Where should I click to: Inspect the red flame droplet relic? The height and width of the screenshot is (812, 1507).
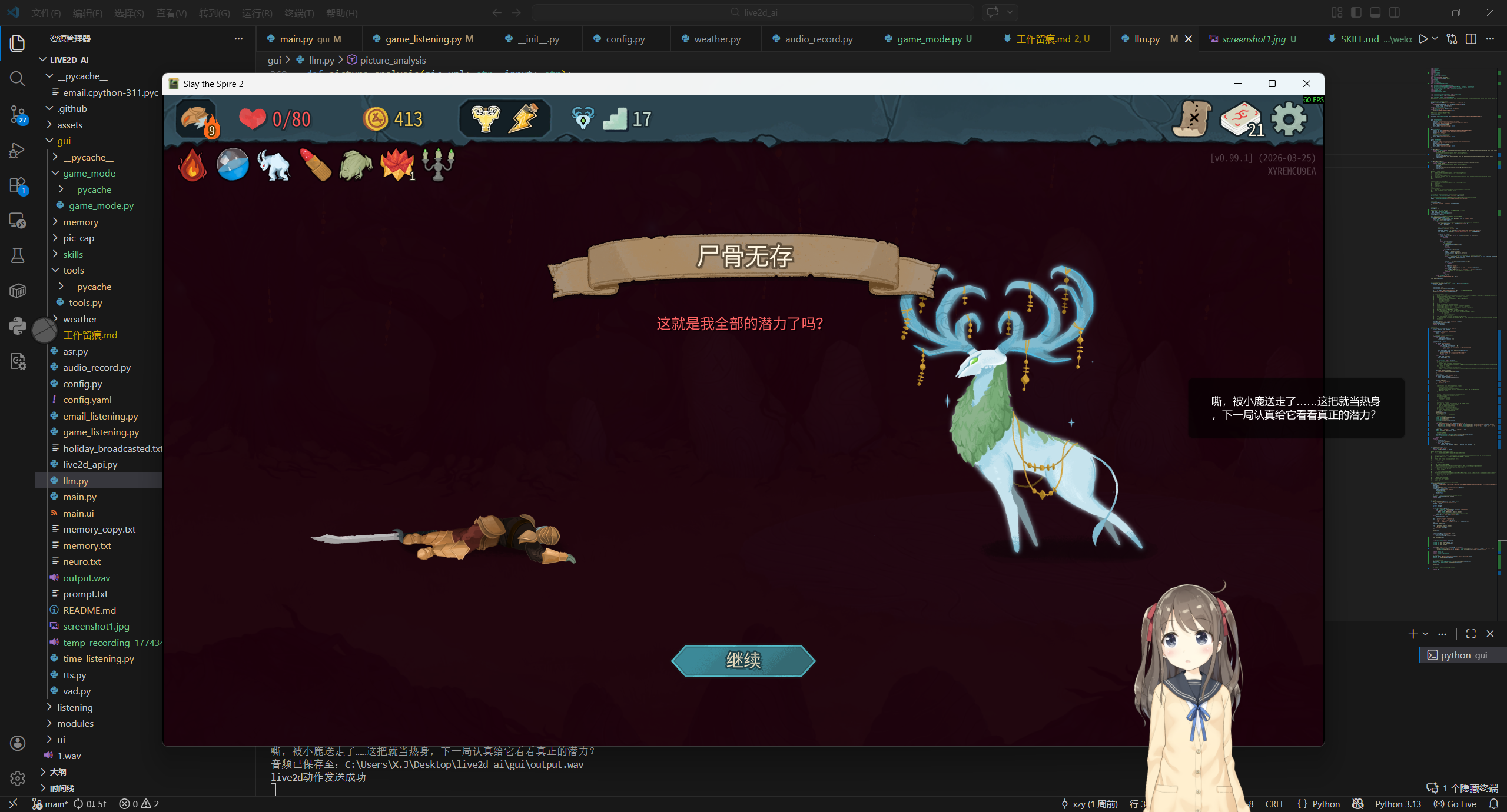coord(192,165)
